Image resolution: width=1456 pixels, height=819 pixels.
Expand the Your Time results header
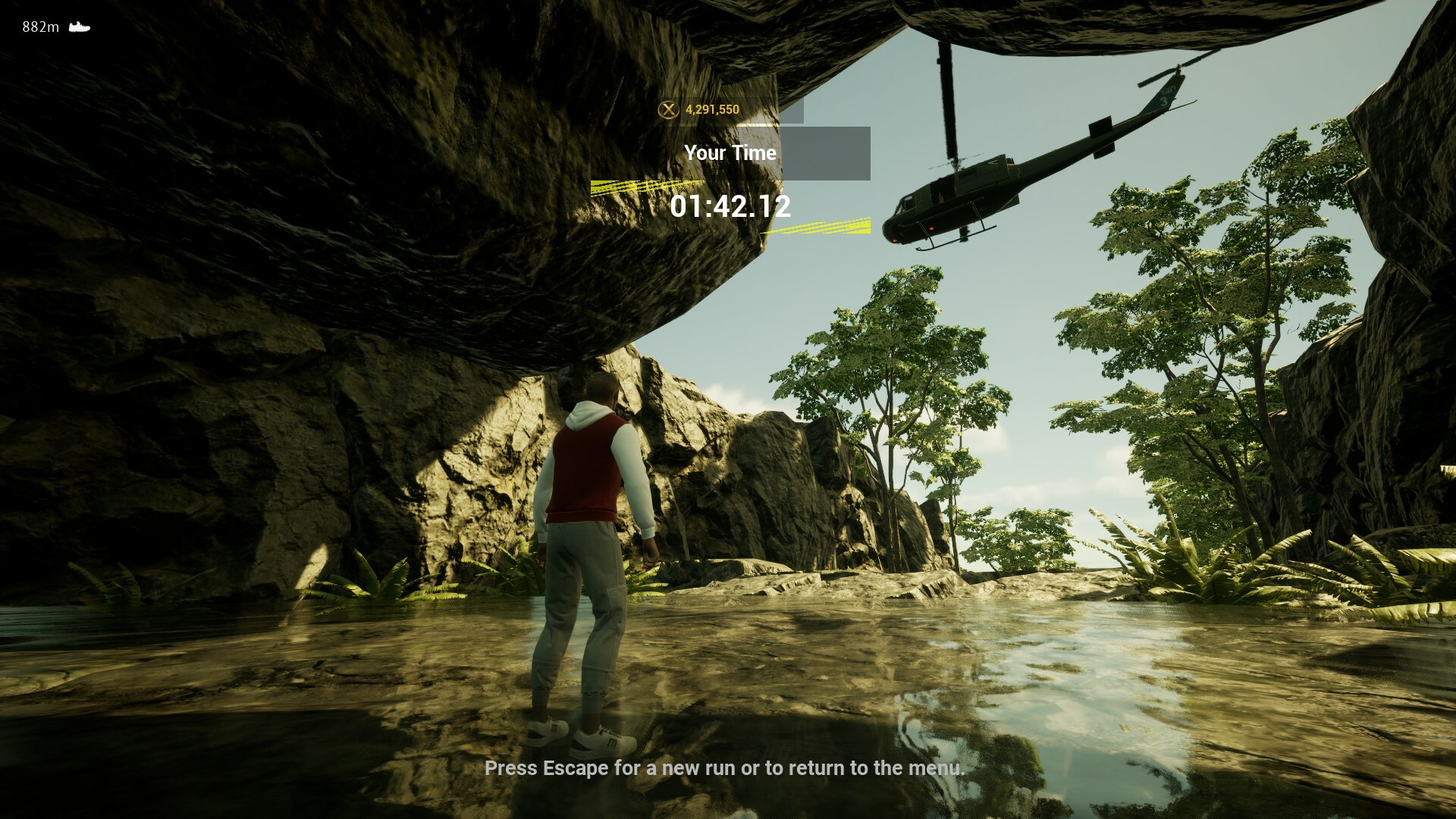click(730, 152)
